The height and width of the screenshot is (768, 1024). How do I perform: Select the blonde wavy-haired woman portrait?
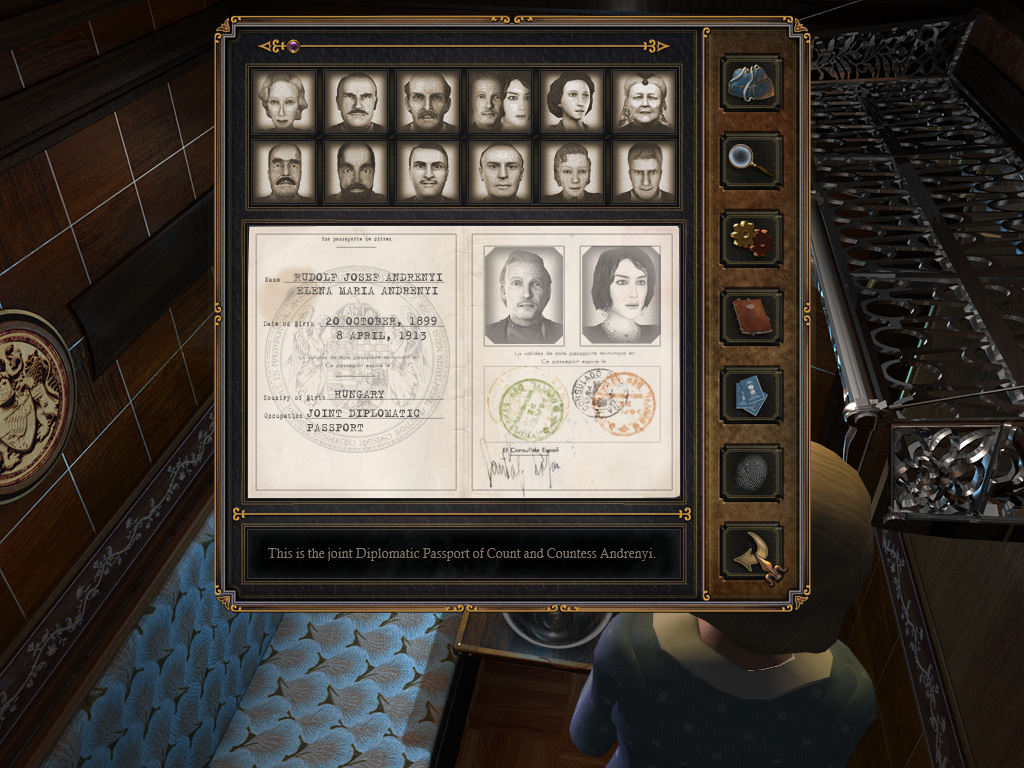pos(284,101)
